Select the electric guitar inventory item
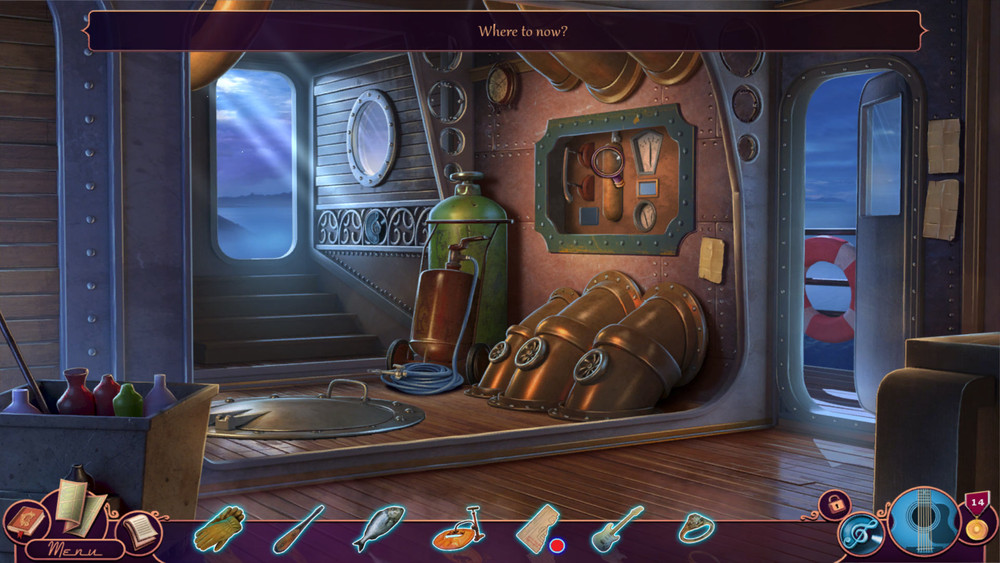This screenshot has height=563, width=1000. pyautogui.click(x=617, y=528)
